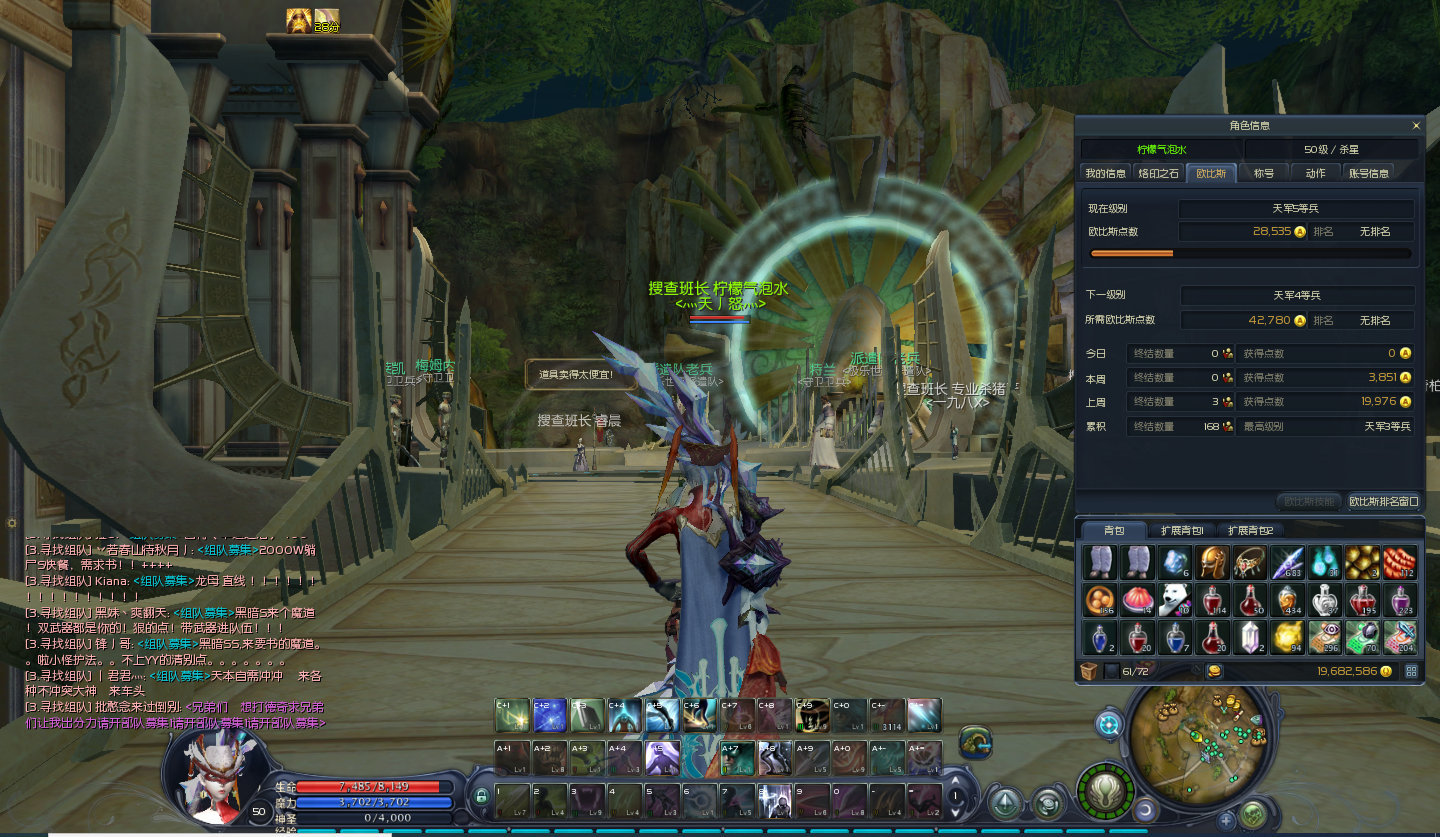Click the crescent moon button below minimap

coord(1145,810)
